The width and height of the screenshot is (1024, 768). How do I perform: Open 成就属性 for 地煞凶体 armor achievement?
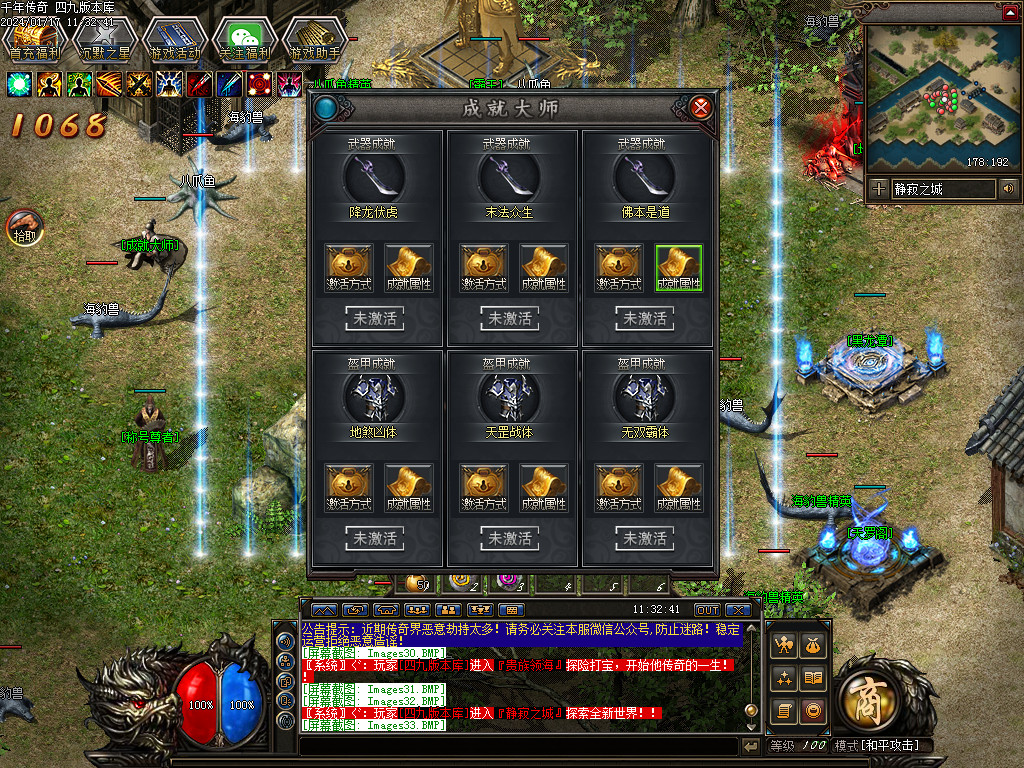point(409,488)
